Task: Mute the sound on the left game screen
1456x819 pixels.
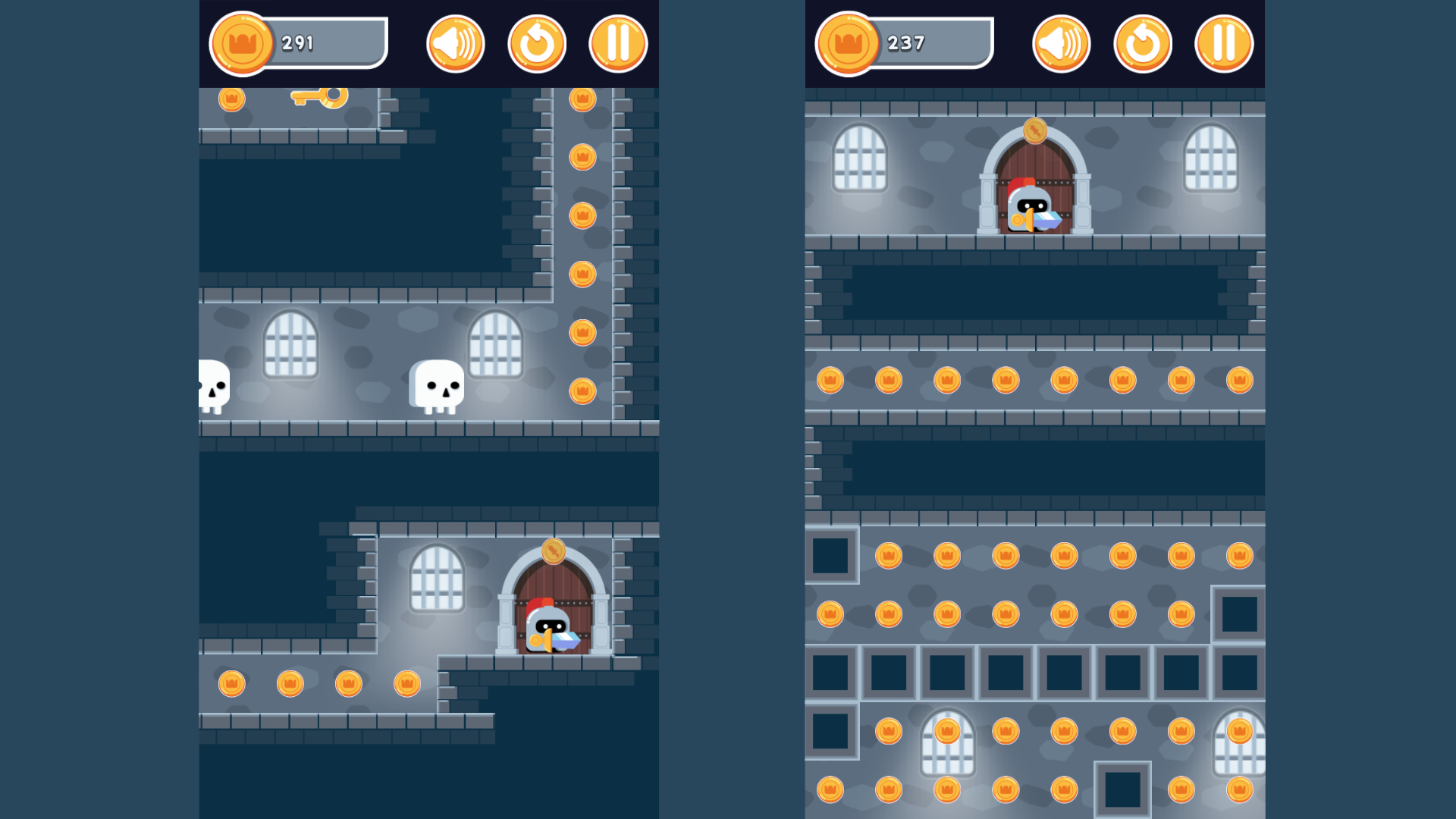Action: click(x=455, y=43)
